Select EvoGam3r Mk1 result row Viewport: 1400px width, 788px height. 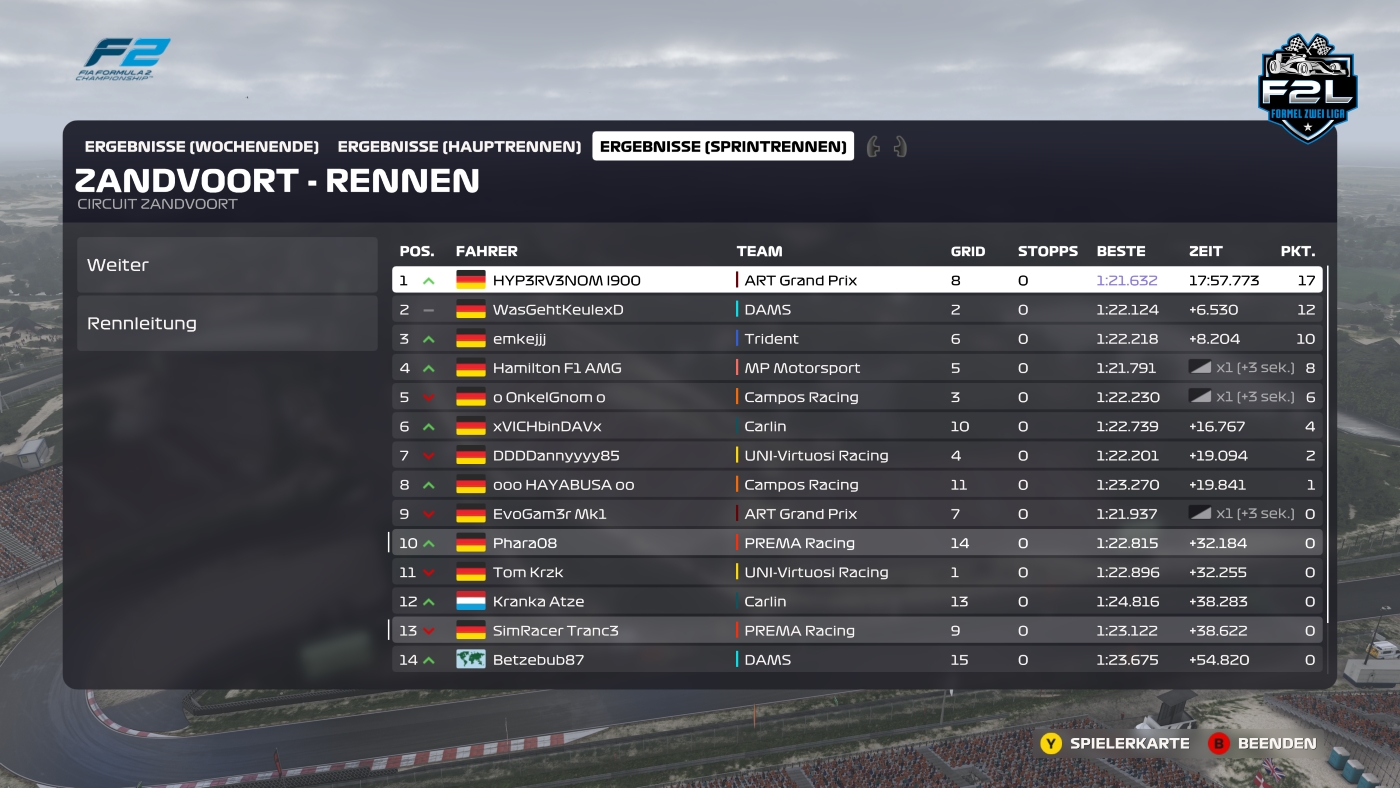pyautogui.click(x=857, y=514)
